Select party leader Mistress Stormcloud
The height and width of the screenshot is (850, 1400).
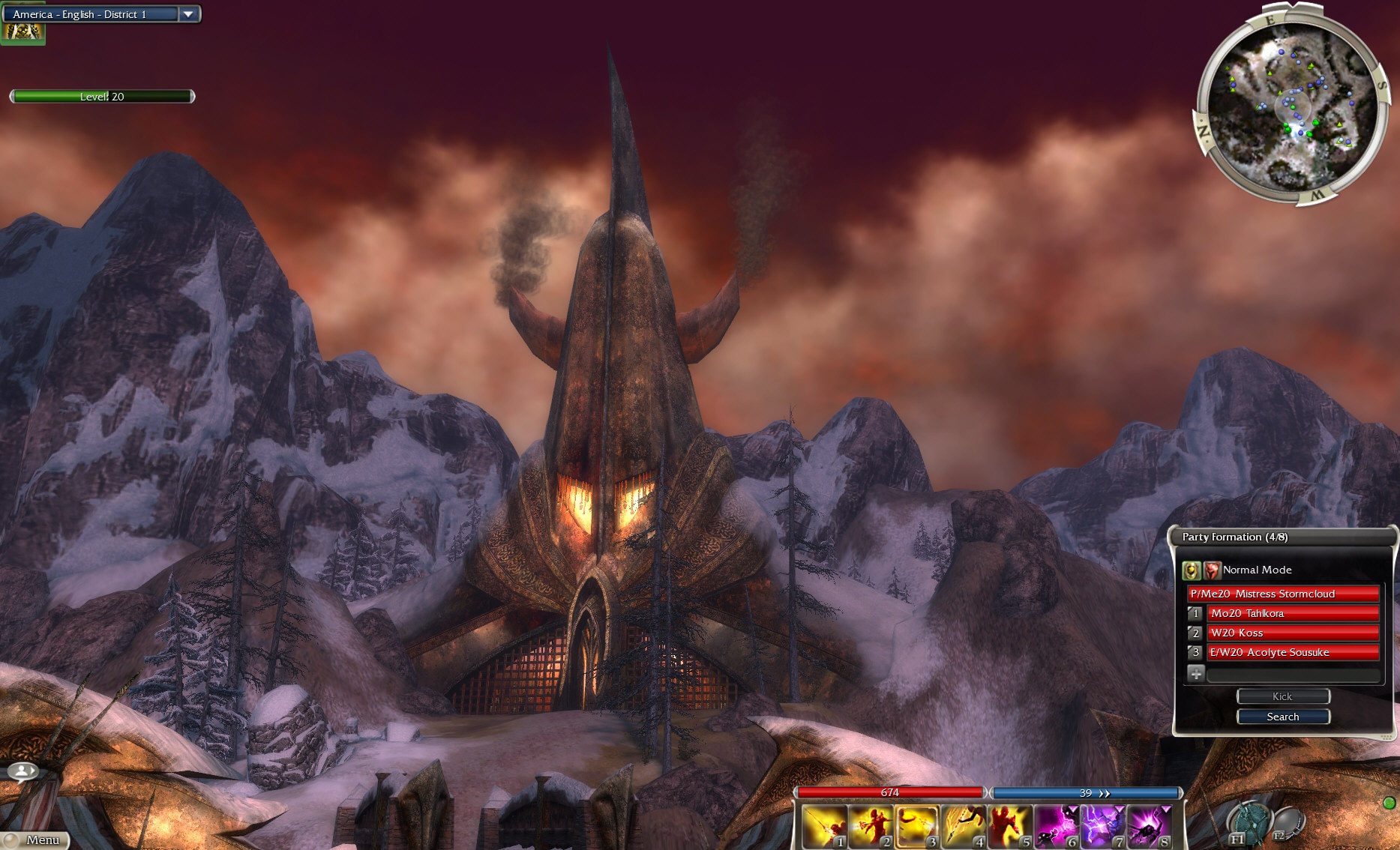(x=1283, y=594)
